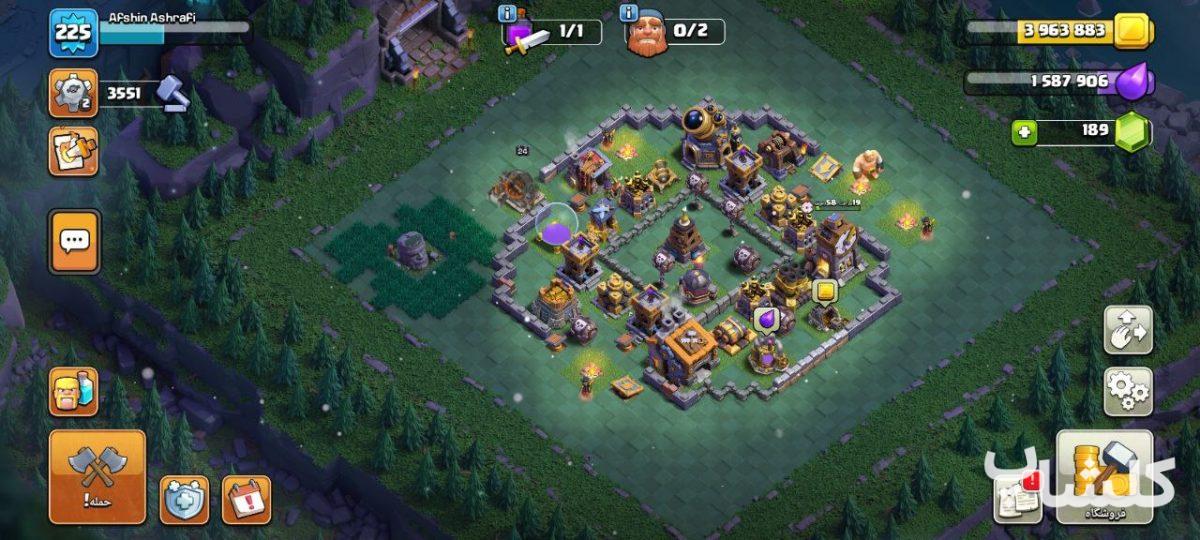Open the events calendar icon
This screenshot has height=540, width=1200.
(x=246, y=499)
